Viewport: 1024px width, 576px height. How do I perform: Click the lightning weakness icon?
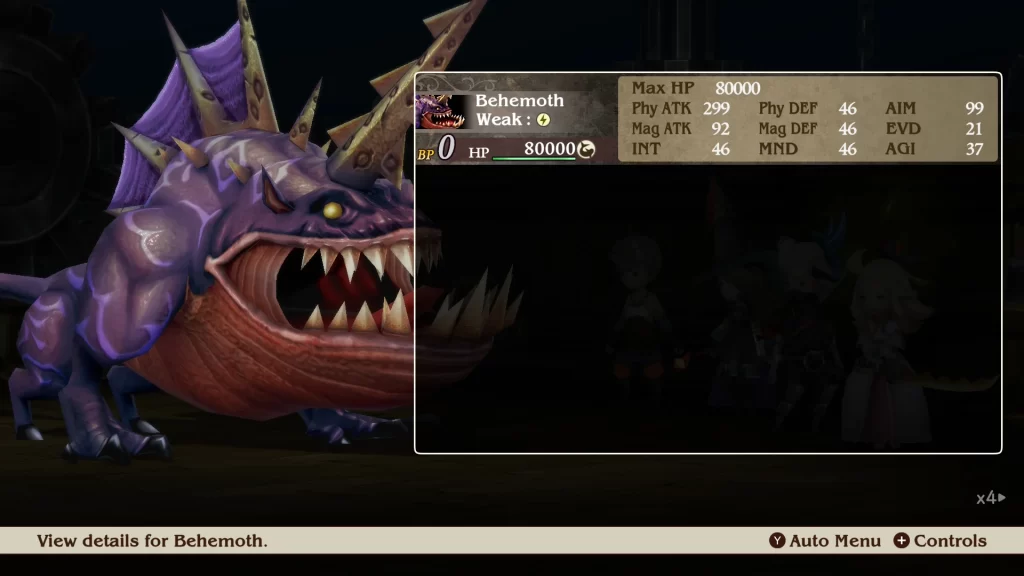coord(543,120)
